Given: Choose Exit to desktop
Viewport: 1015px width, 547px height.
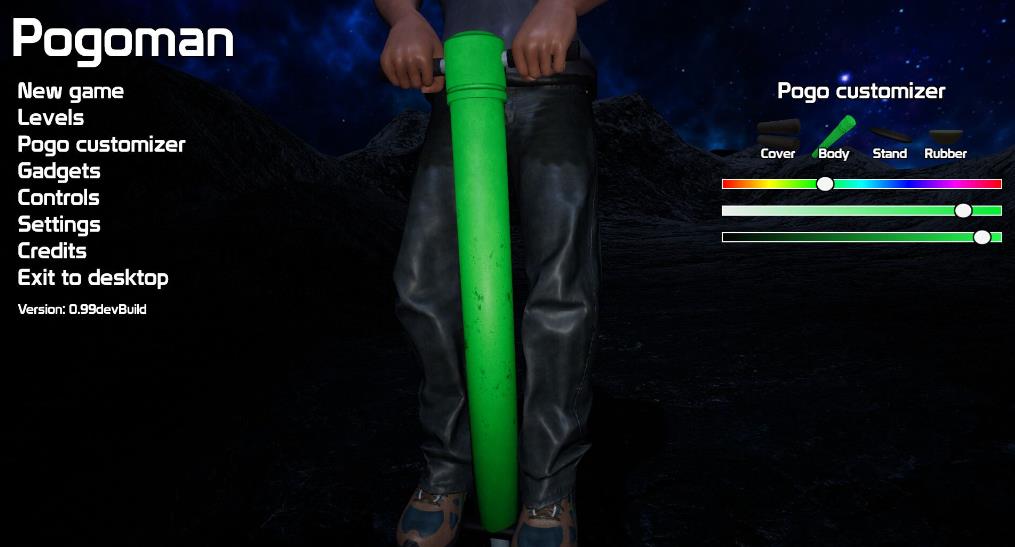Looking at the screenshot, I should tap(93, 277).
